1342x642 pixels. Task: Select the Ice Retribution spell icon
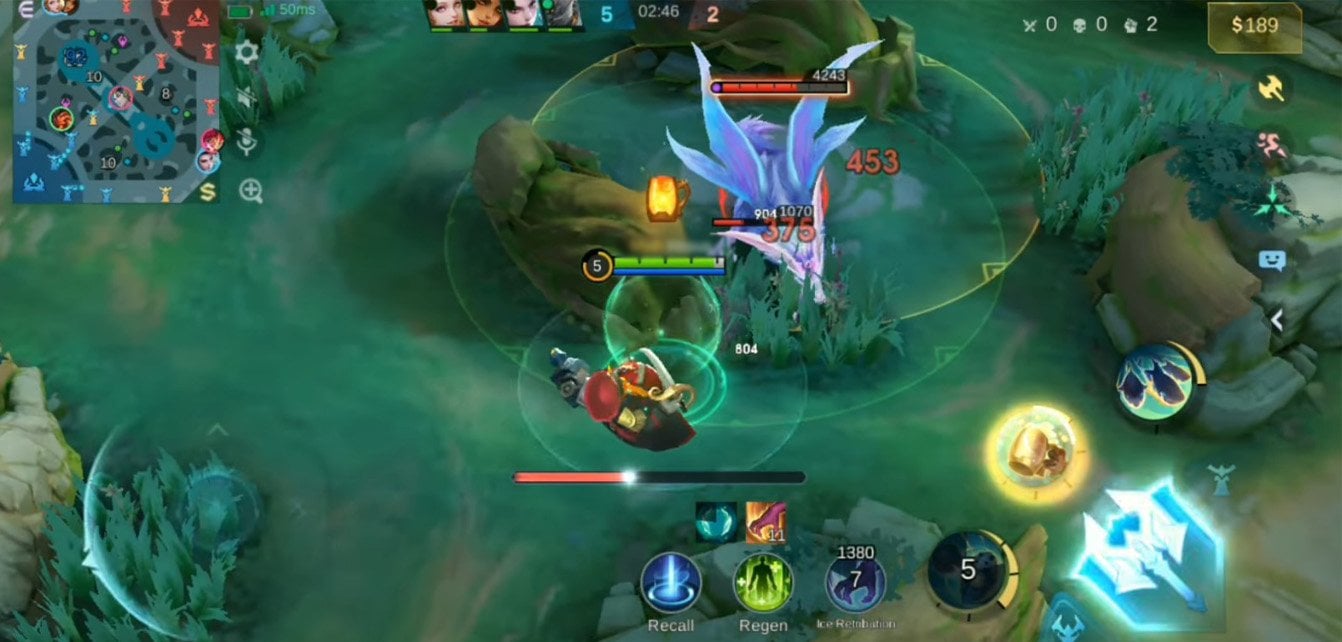pos(855,583)
